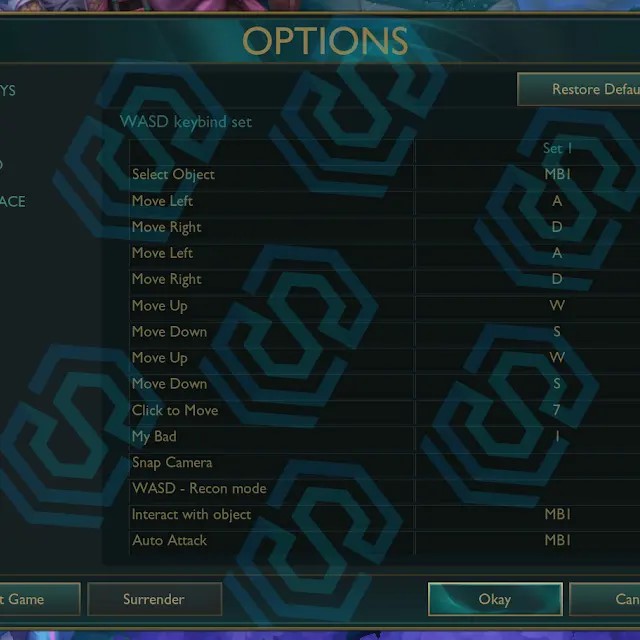Change the Click to Move key binding
Screen dimensions: 640x640
coord(557,410)
